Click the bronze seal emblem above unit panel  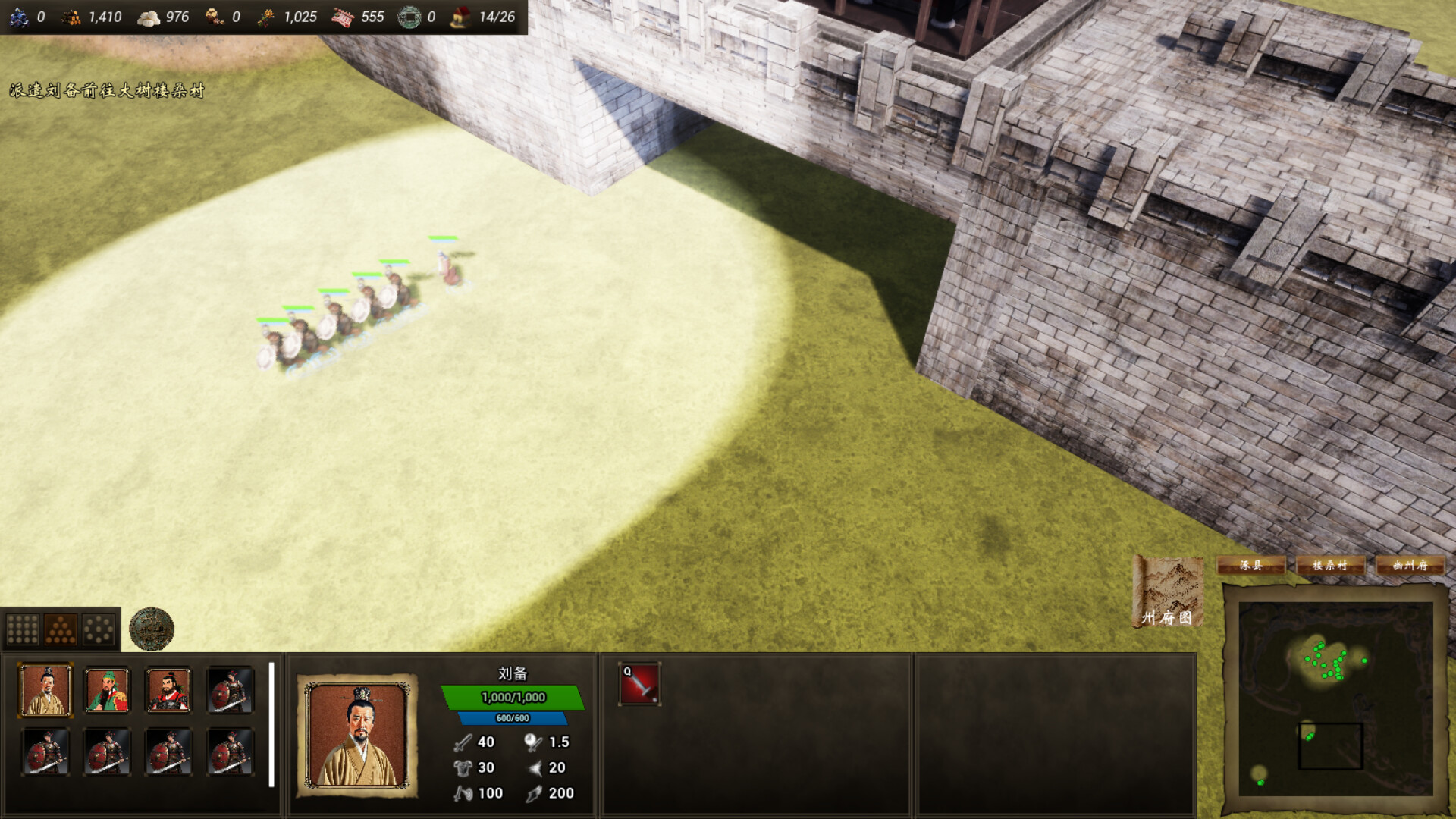[x=152, y=628]
